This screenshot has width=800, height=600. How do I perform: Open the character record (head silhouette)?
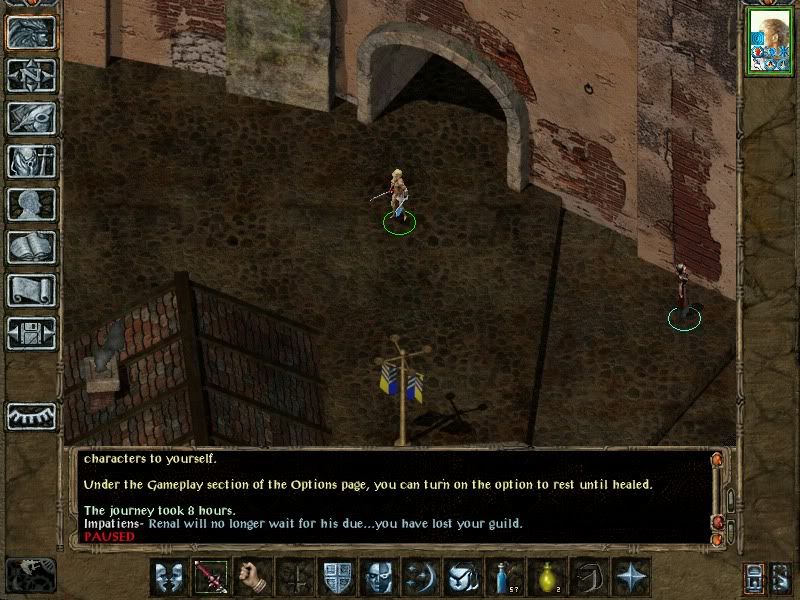click(x=31, y=204)
